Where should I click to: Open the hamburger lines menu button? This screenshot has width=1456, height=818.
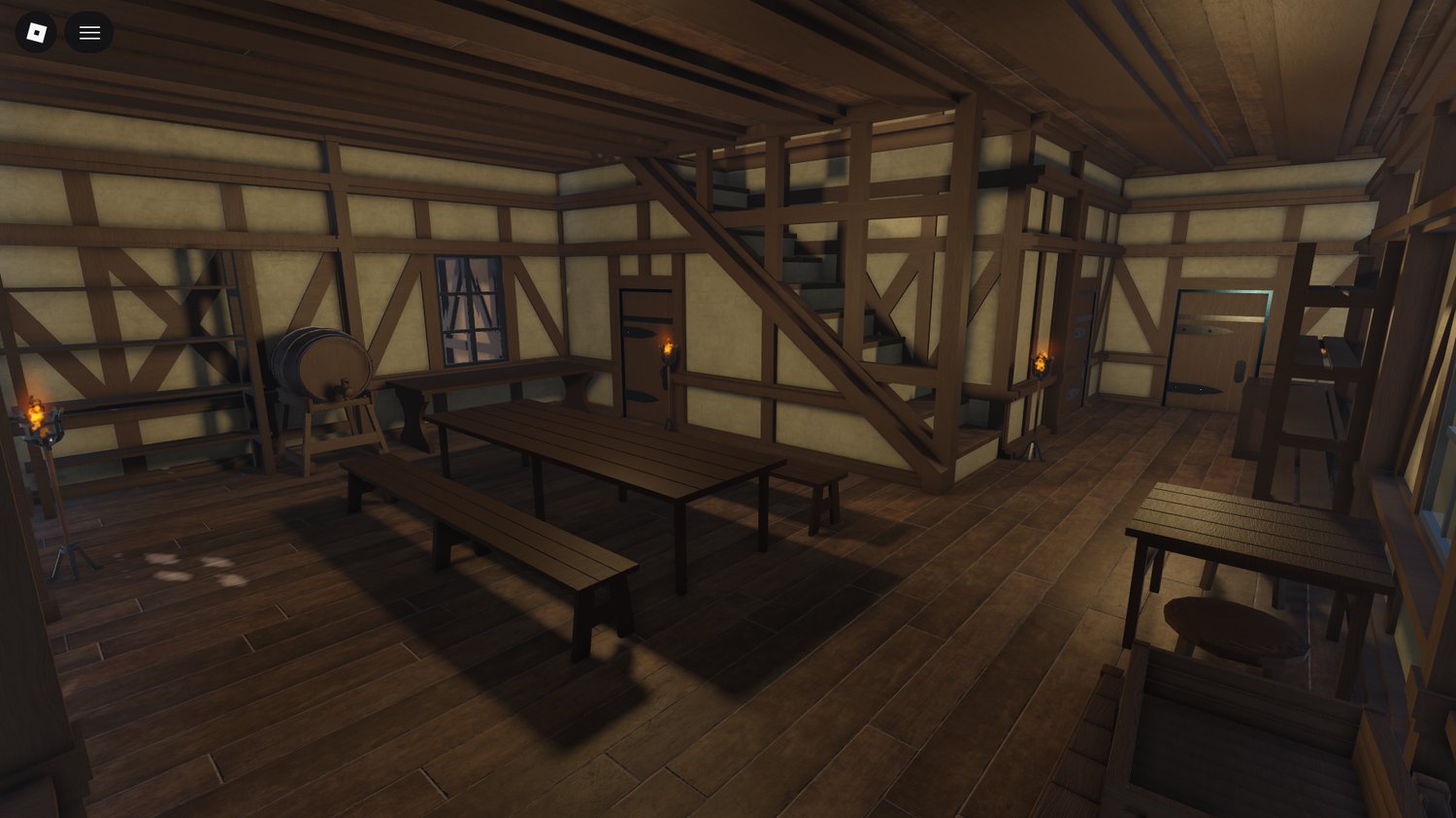[89, 33]
